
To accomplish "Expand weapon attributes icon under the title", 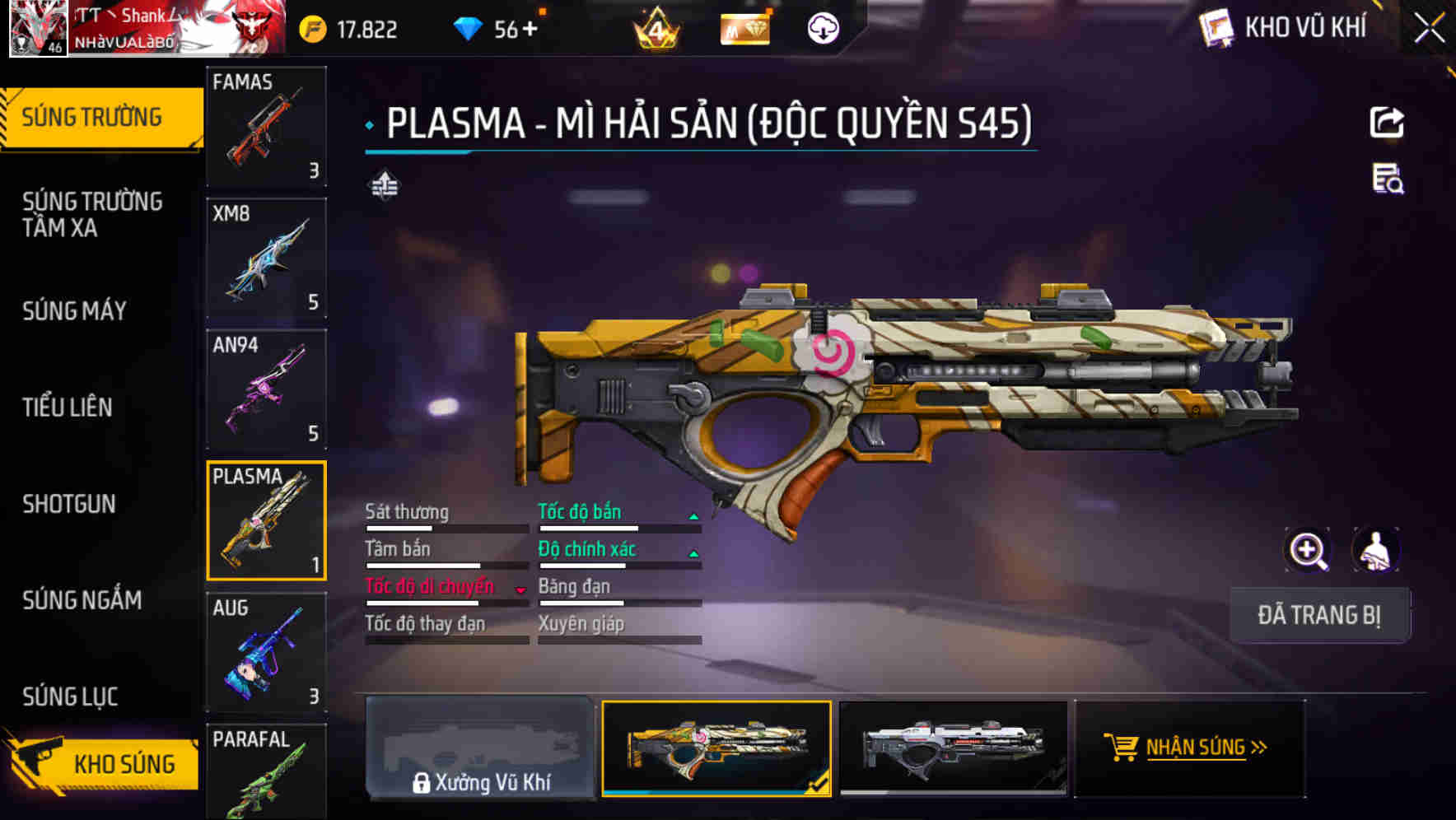I will tap(384, 186).
